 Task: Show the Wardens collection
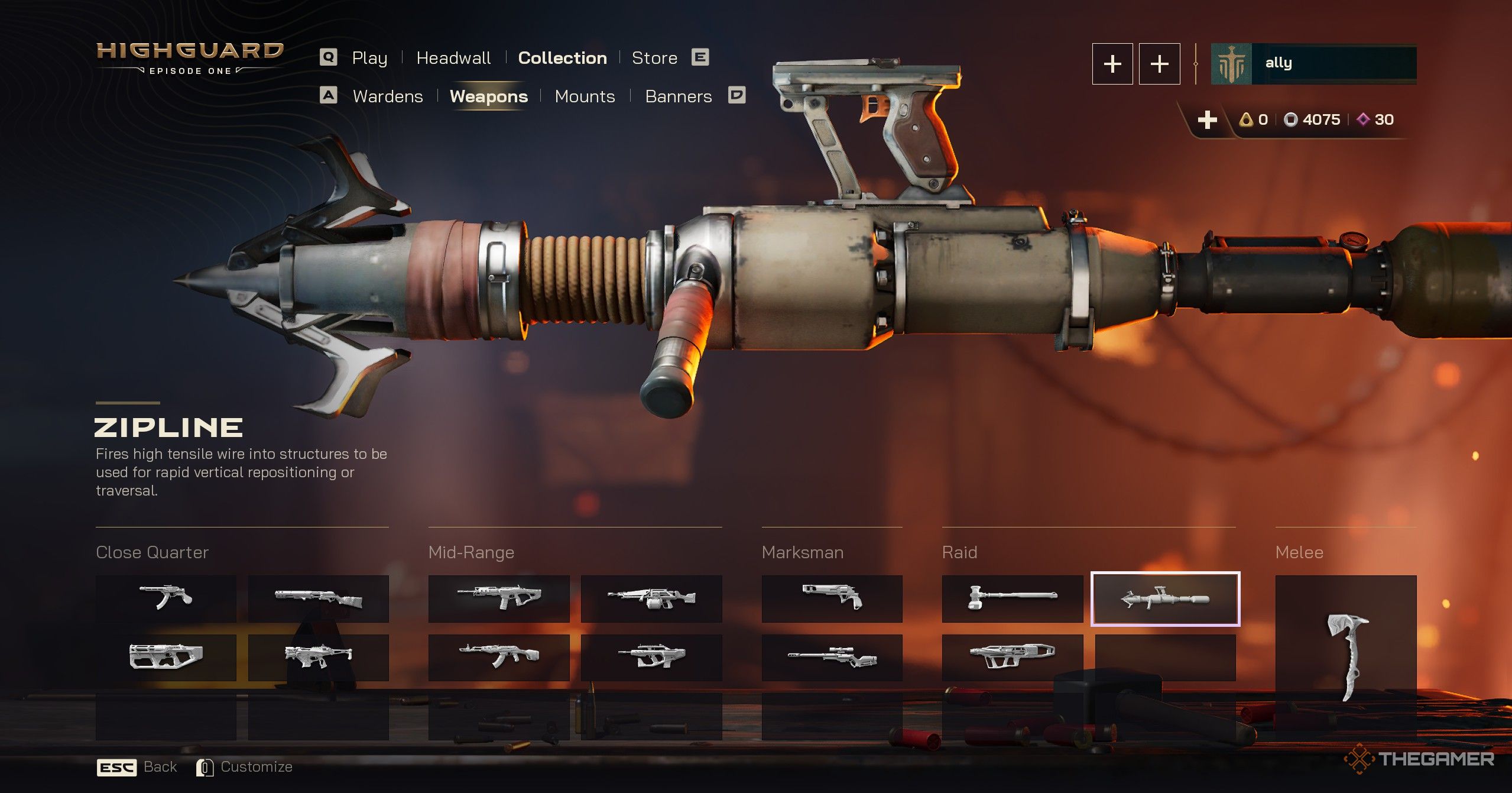[388, 96]
